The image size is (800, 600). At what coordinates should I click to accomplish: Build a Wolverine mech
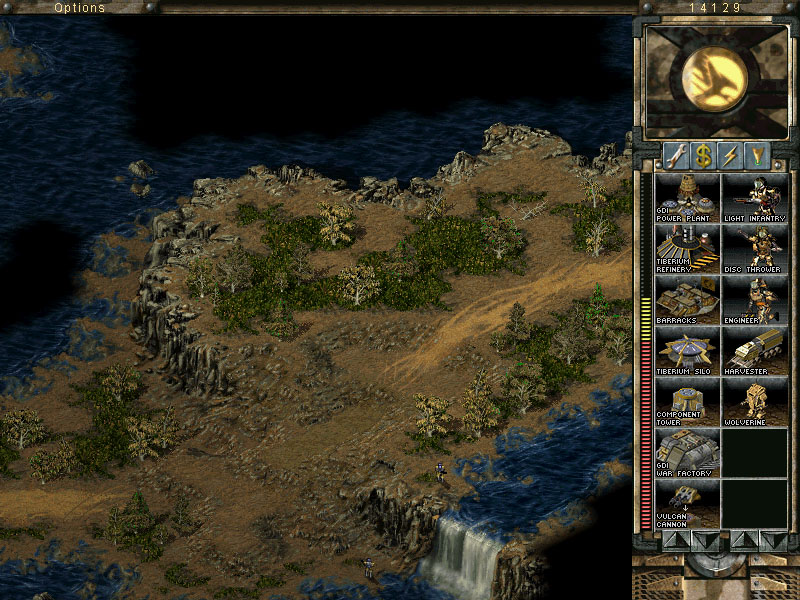[755, 402]
